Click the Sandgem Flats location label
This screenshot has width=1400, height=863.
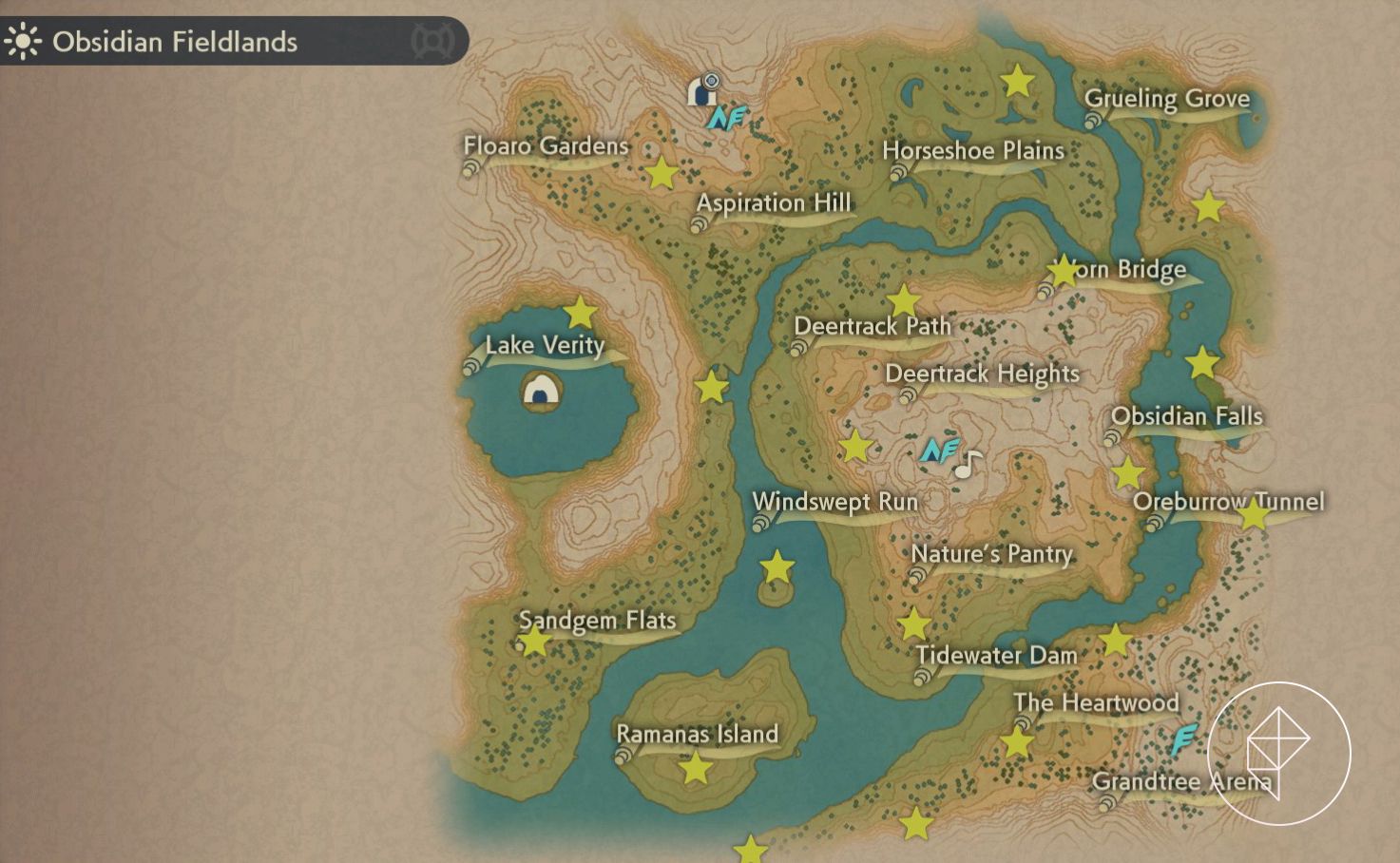coord(597,620)
